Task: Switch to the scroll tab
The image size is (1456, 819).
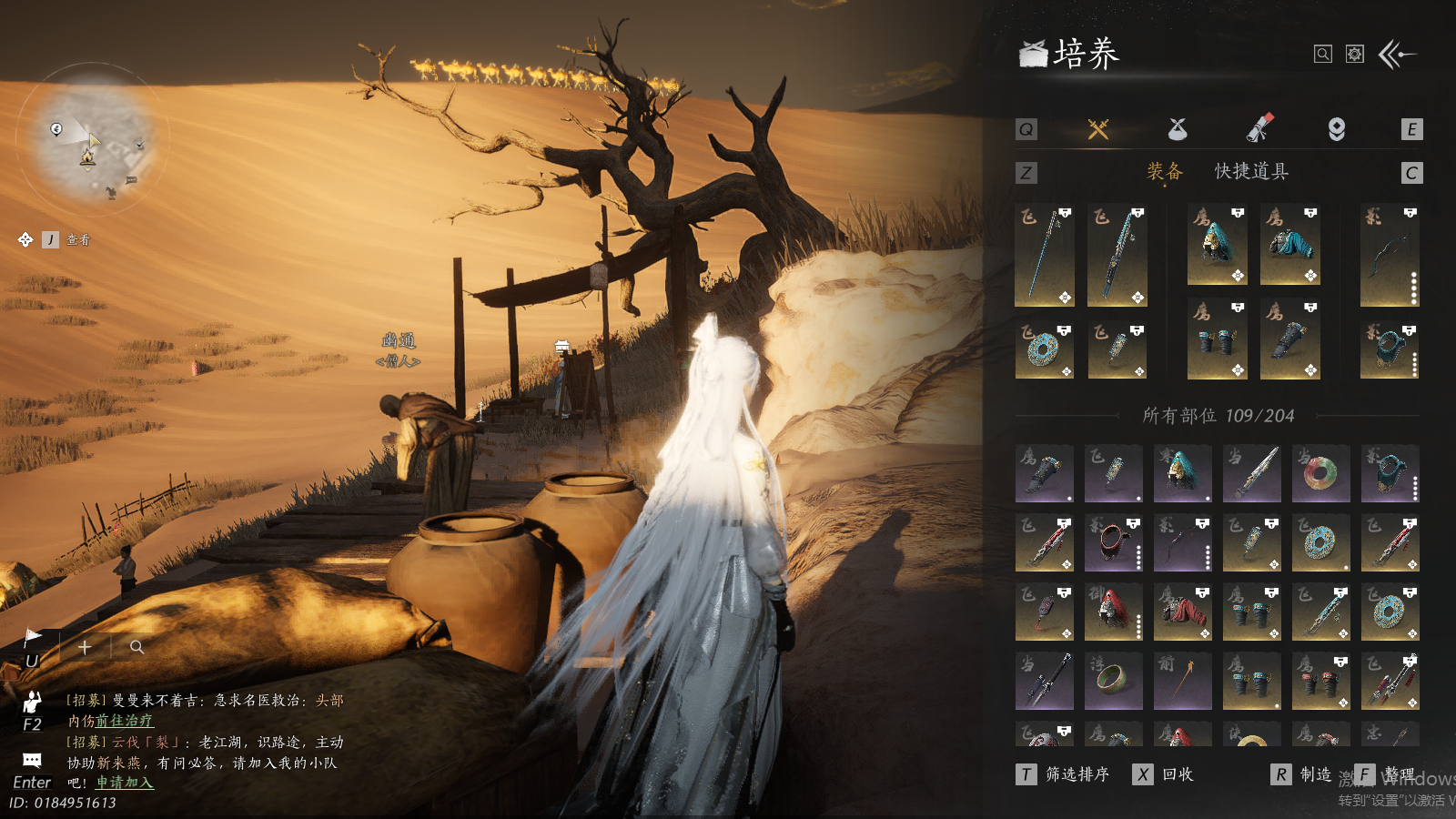Action: click(1259, 129)
